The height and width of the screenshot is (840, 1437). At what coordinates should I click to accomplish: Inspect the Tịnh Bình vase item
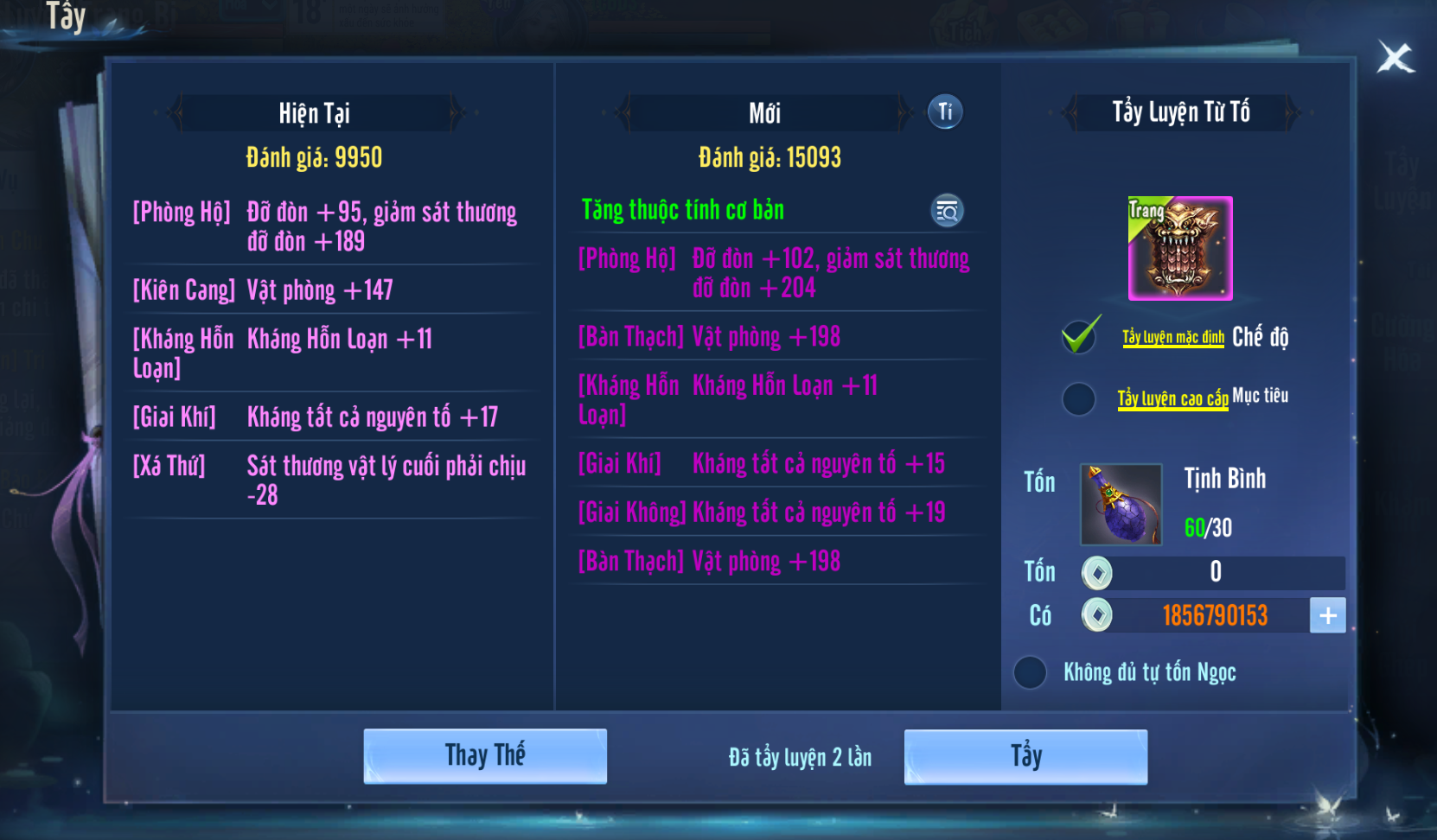[x=1121, y=505]
